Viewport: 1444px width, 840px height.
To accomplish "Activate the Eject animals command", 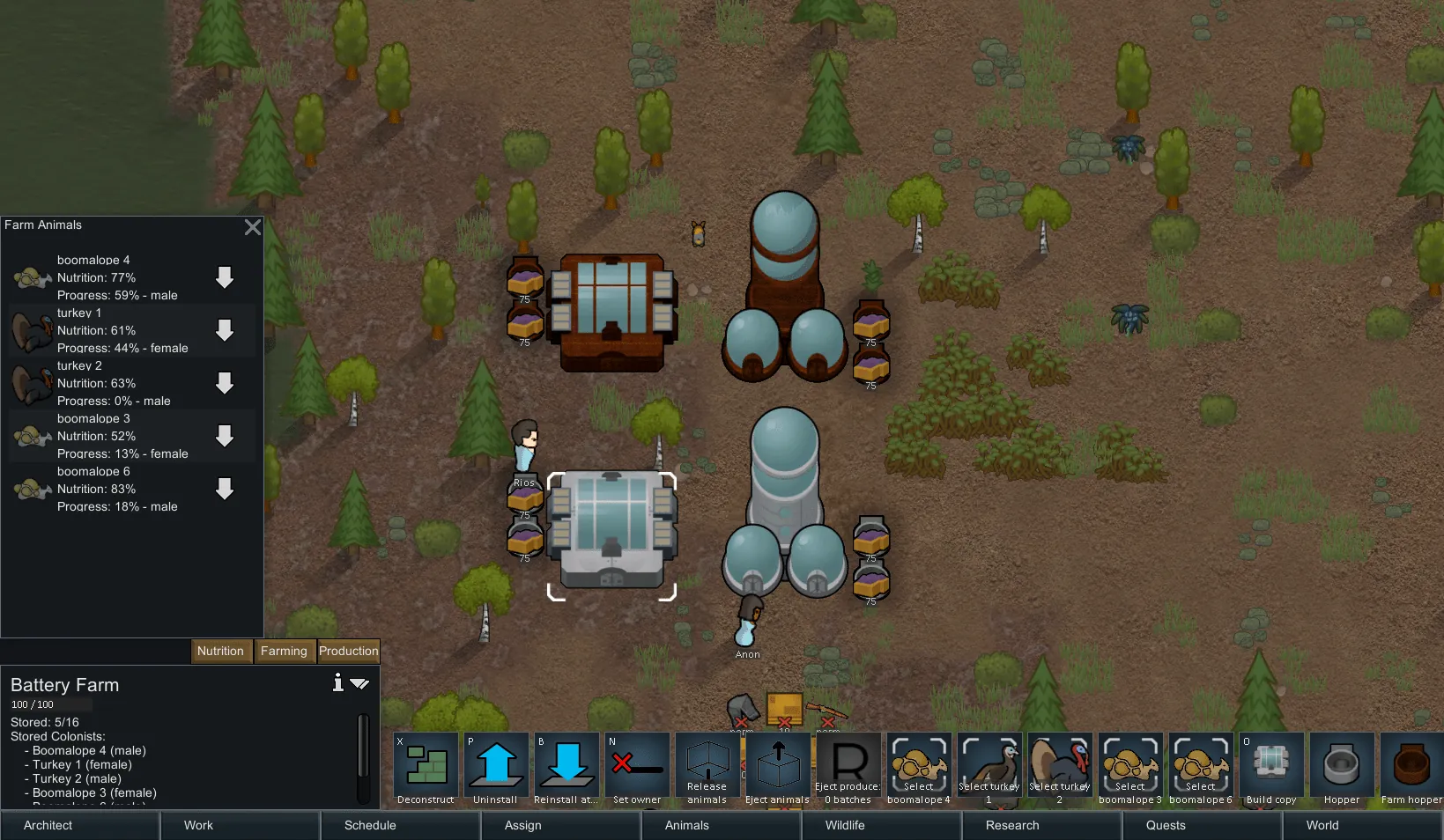I will click(x=777, y=769).
